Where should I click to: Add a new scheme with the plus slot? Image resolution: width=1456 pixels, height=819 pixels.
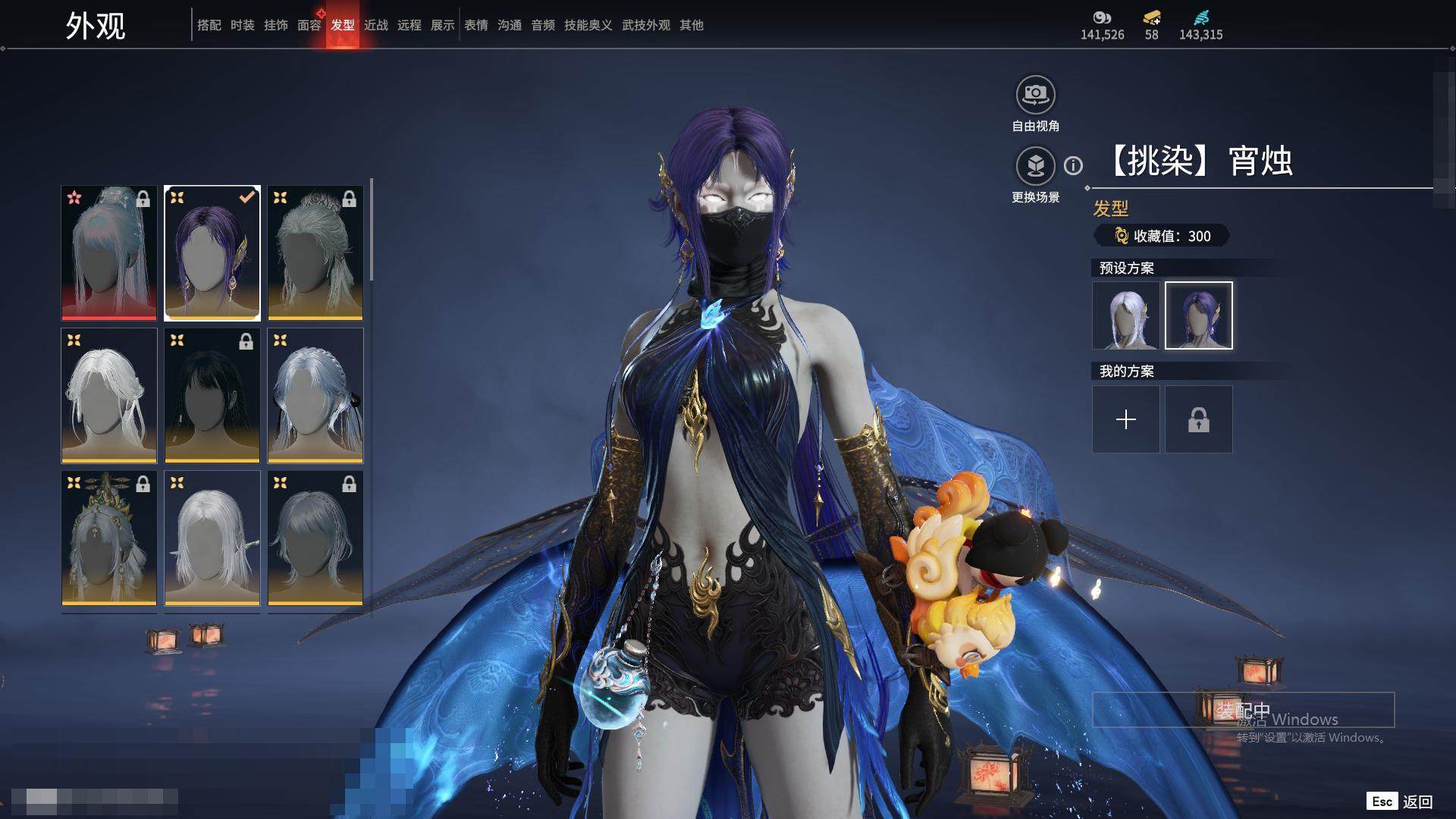tap(1125, 419)
